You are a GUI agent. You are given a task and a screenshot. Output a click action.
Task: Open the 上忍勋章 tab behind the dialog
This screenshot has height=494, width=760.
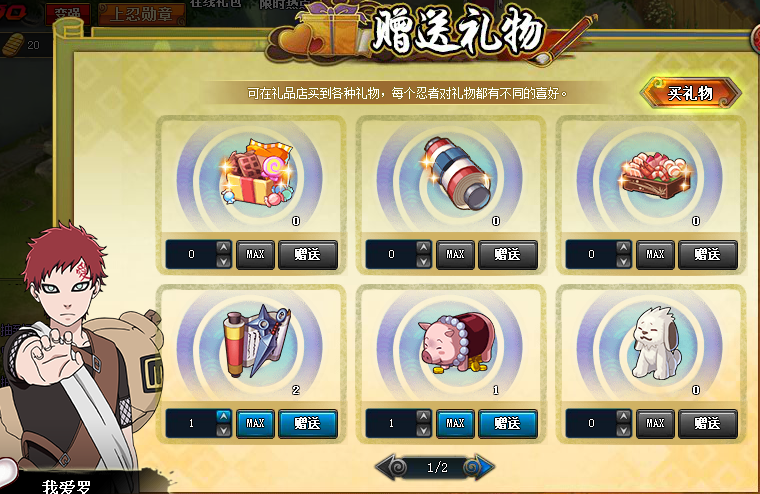click(143, 15)
